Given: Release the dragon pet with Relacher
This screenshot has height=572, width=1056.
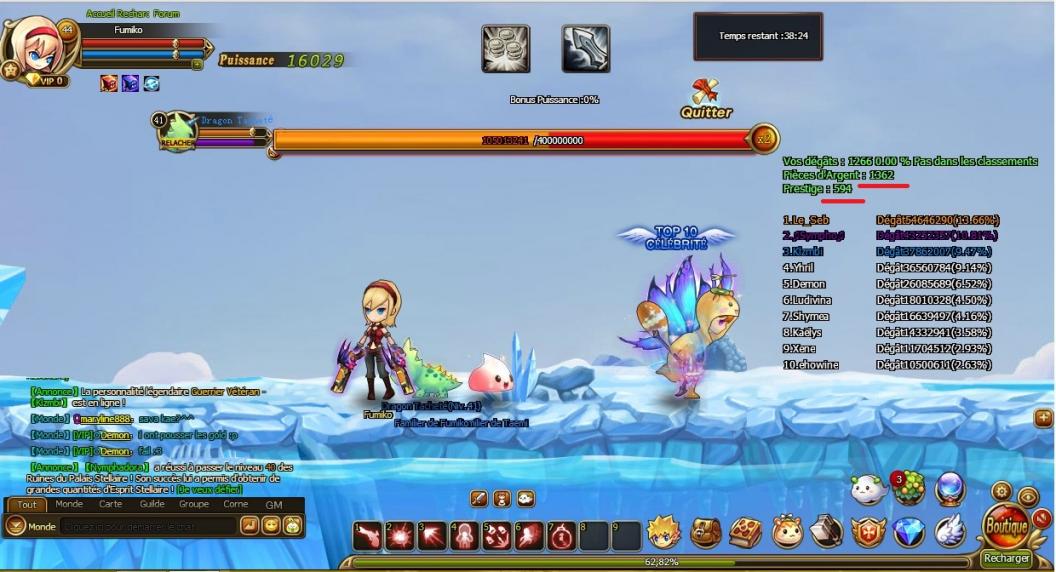Looking at the screenshot, I should pyautogui.click(x=176, y=144).
